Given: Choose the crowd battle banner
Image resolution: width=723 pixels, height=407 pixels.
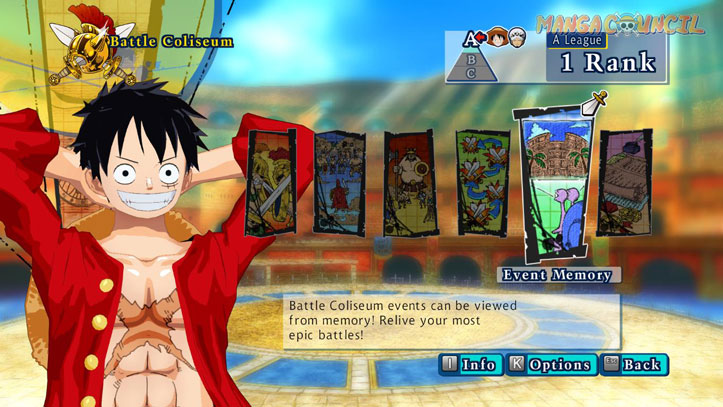Looking at the screenshot, I should tap(340, 182).
